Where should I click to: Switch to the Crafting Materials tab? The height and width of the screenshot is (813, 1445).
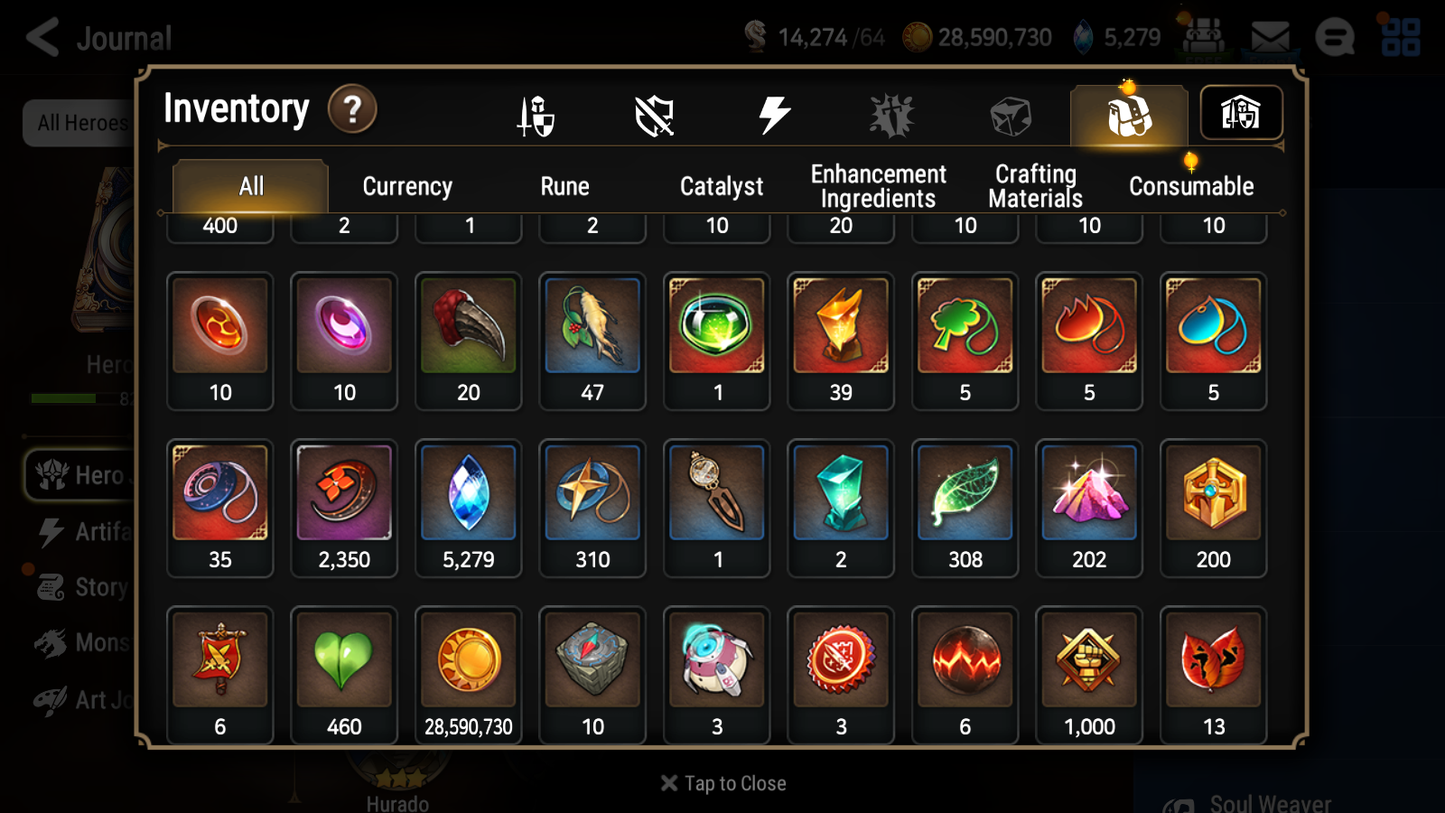(x=1035, y=185)
